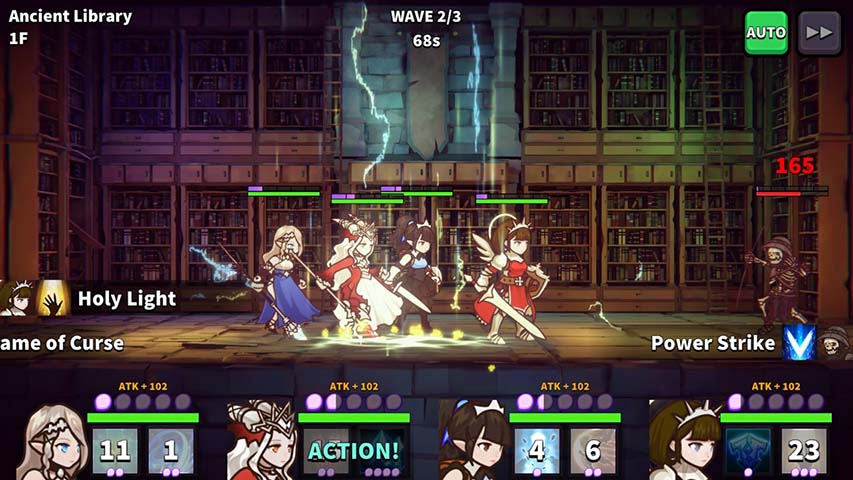Viewport: 853px width, 480px height.
Task: Use the elf's skill with cooldown 11
Action: (115, 450)
